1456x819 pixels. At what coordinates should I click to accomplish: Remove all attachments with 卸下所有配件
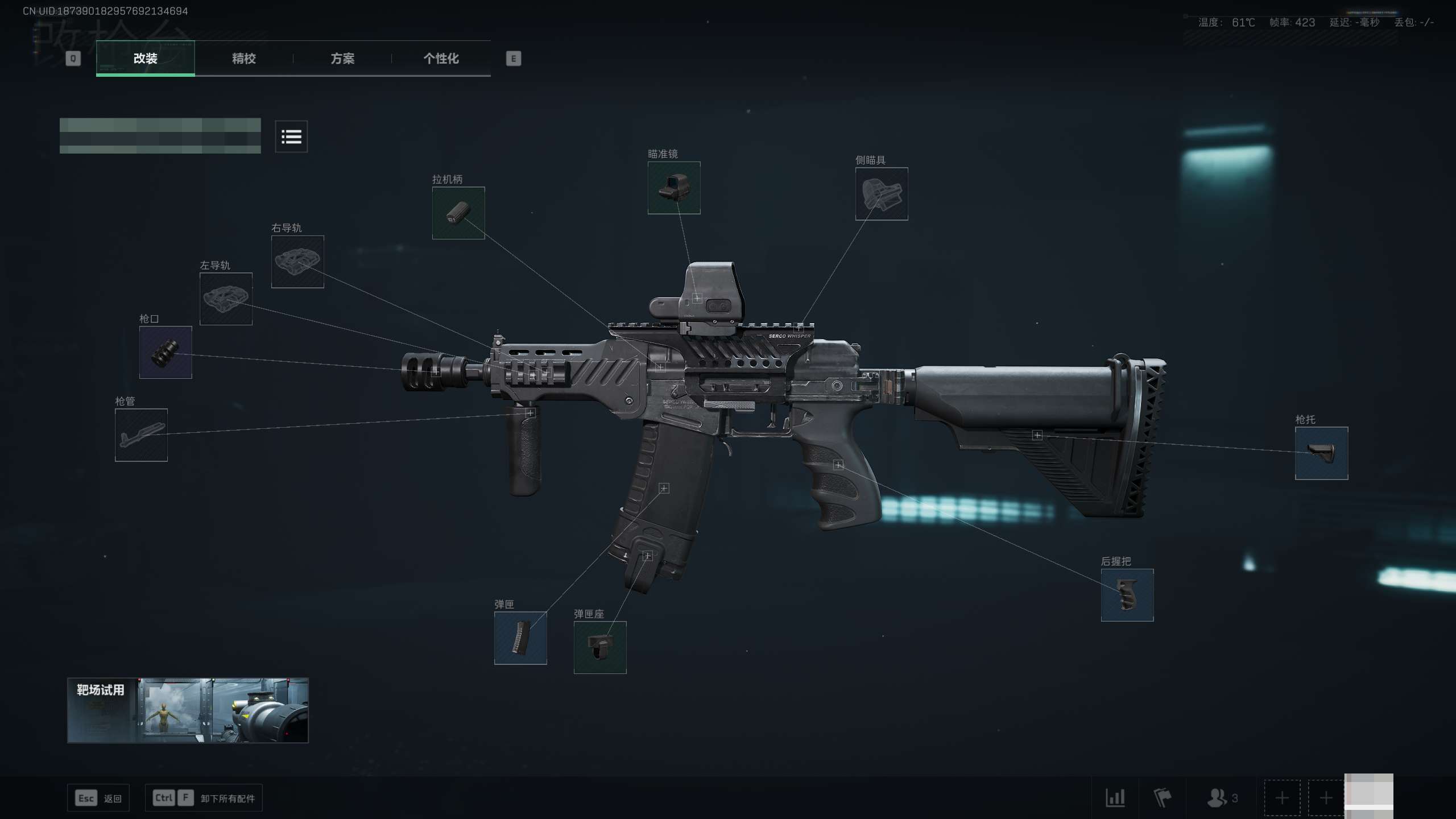(204, 798)
